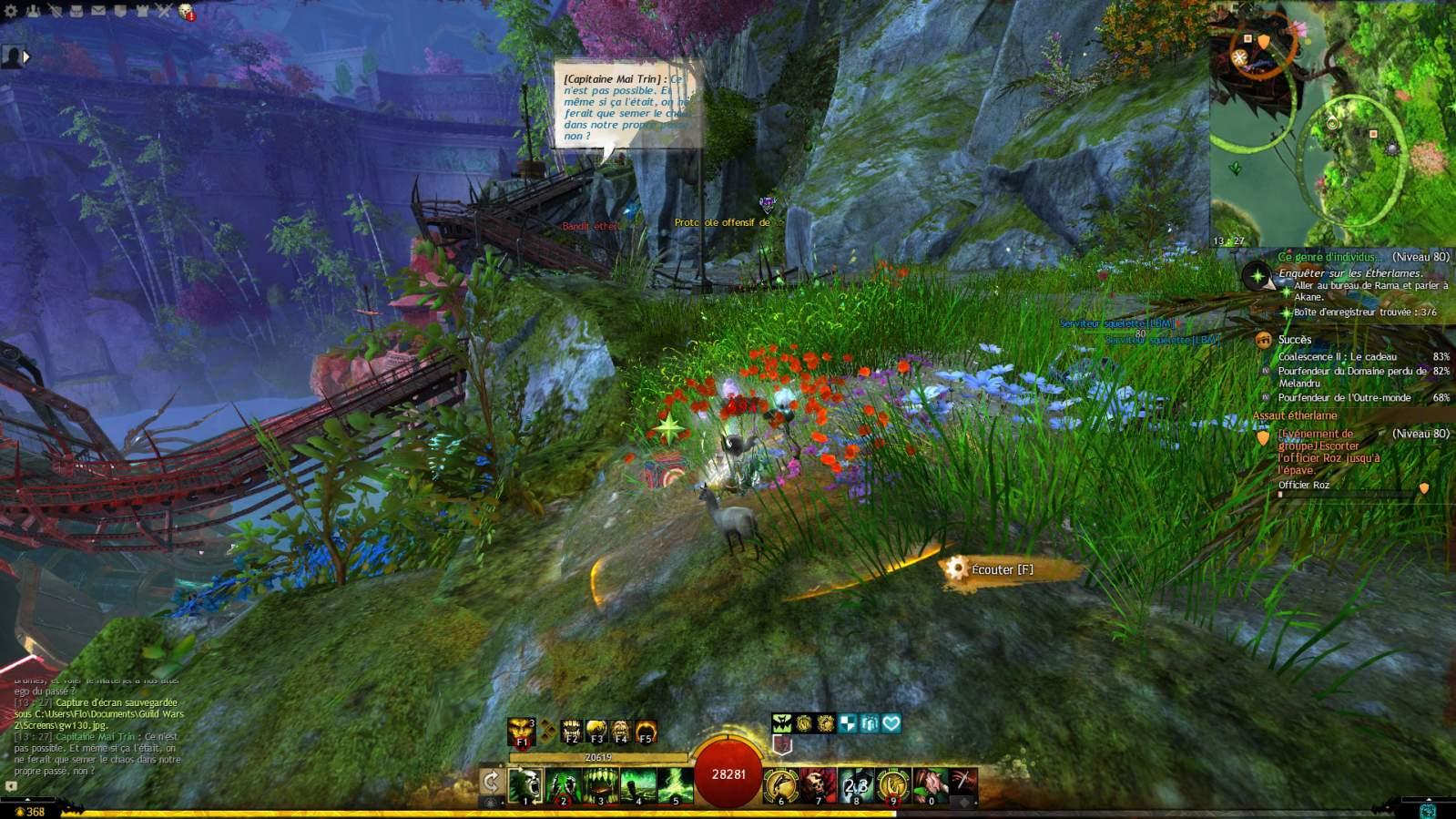Image resolution: width=1456 pixels, height=819 pixels.
Task: Click the Écouter interaction prompt
Action: click(1001, 569)
